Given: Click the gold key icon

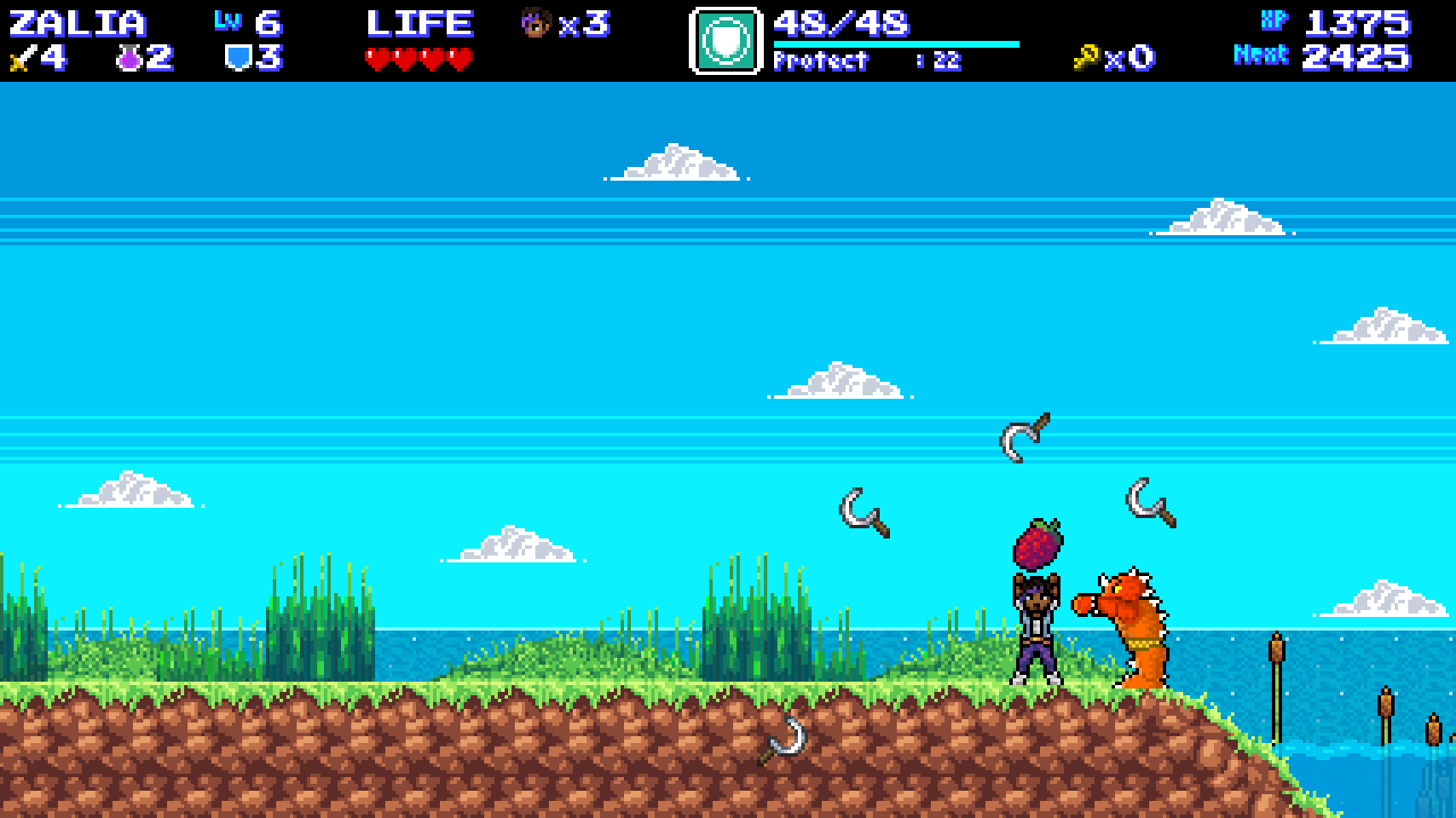Looking at the screenshot, I should [1085, 59].
